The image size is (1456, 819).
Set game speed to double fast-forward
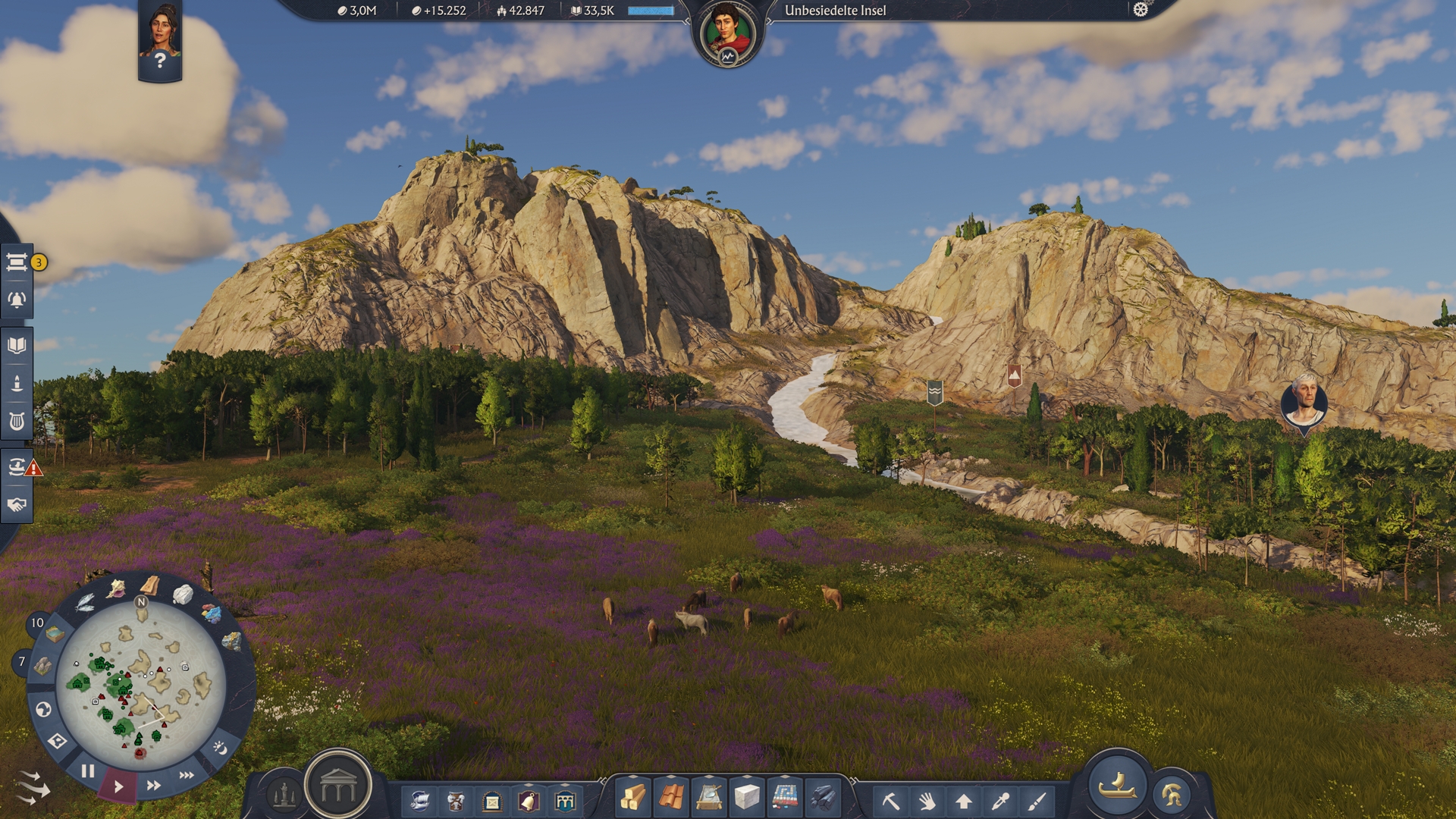153,786
